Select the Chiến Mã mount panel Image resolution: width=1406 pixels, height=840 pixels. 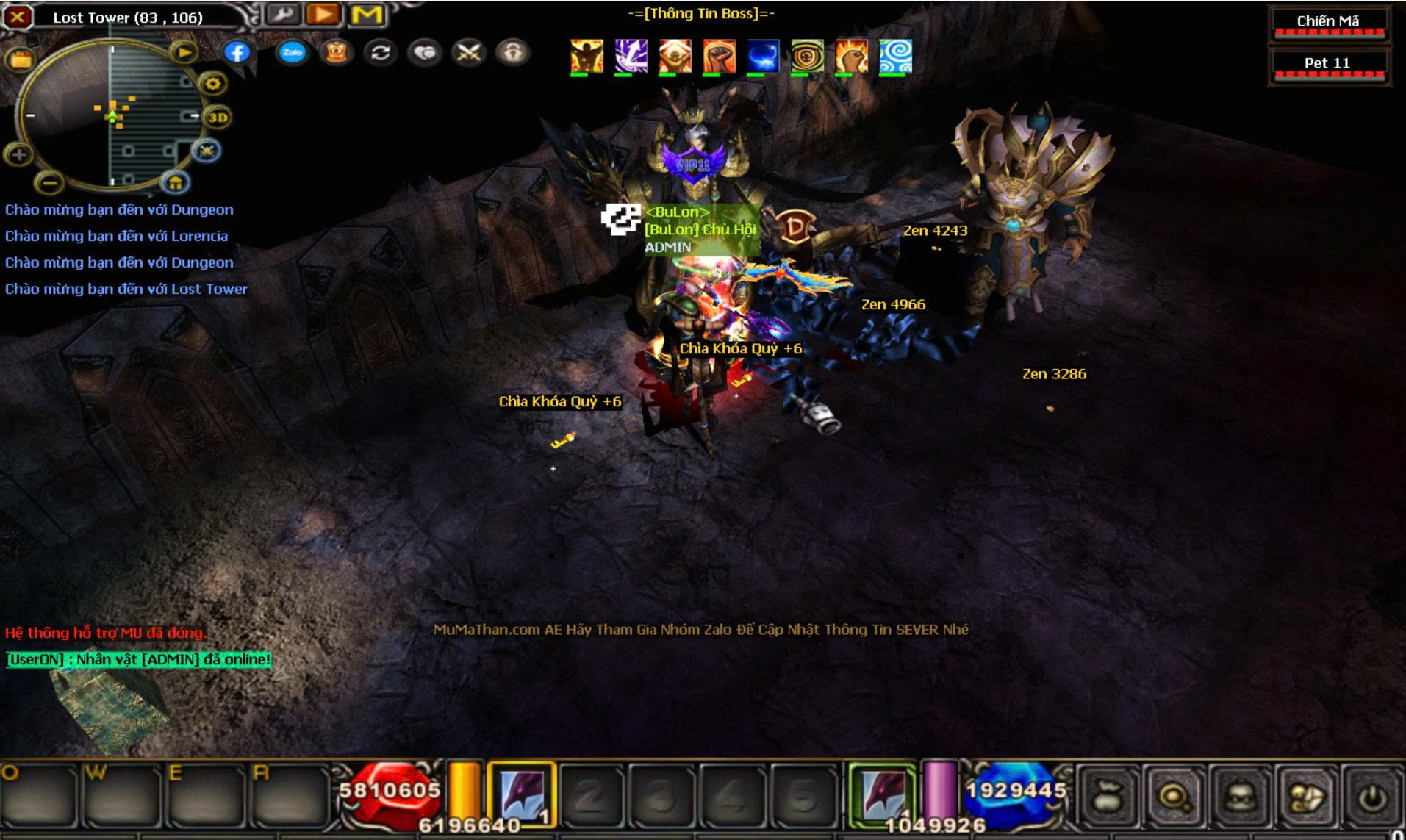coord(1328,22)
